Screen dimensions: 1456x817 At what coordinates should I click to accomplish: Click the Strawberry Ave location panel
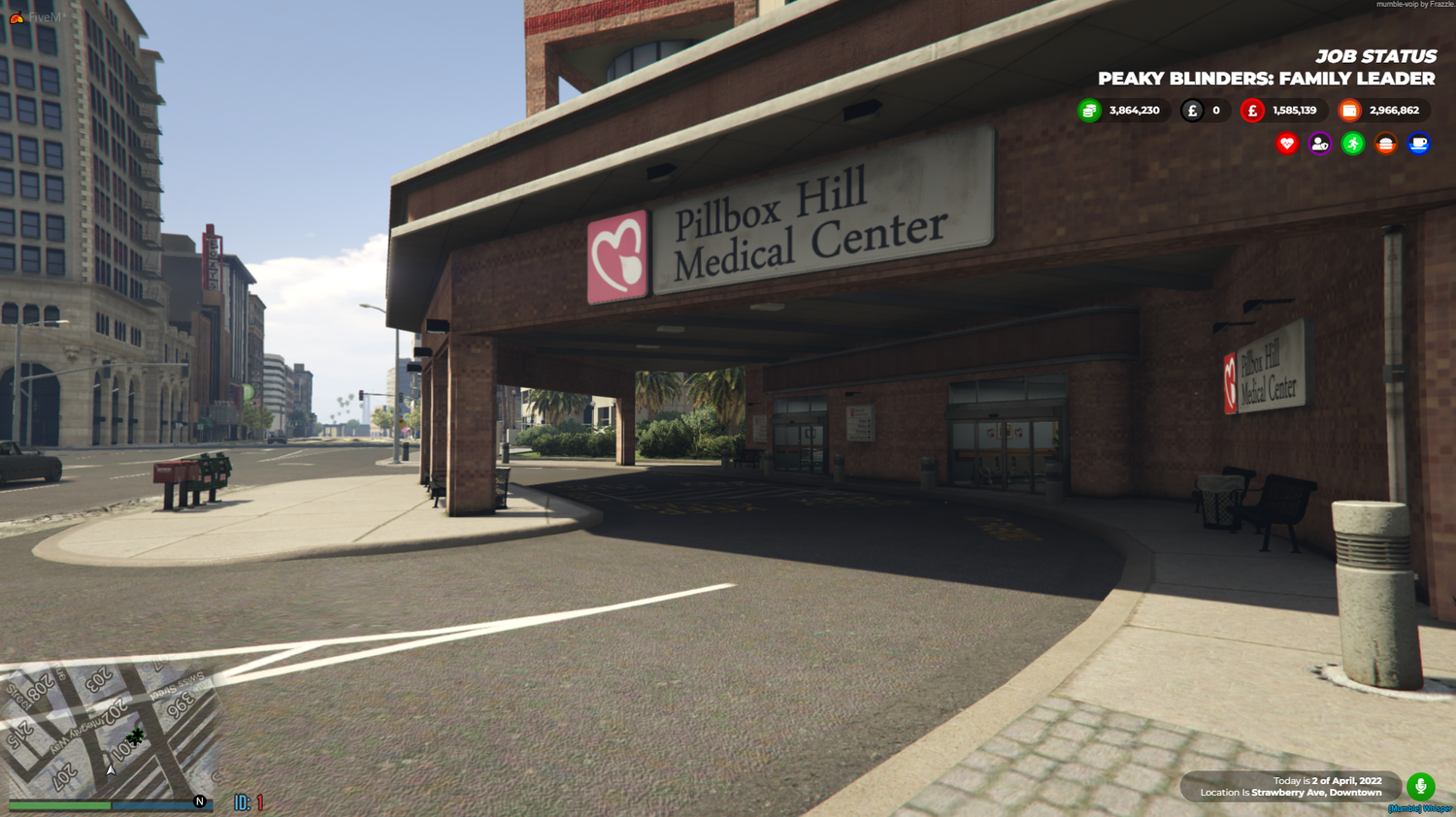tap(1291, 786)
